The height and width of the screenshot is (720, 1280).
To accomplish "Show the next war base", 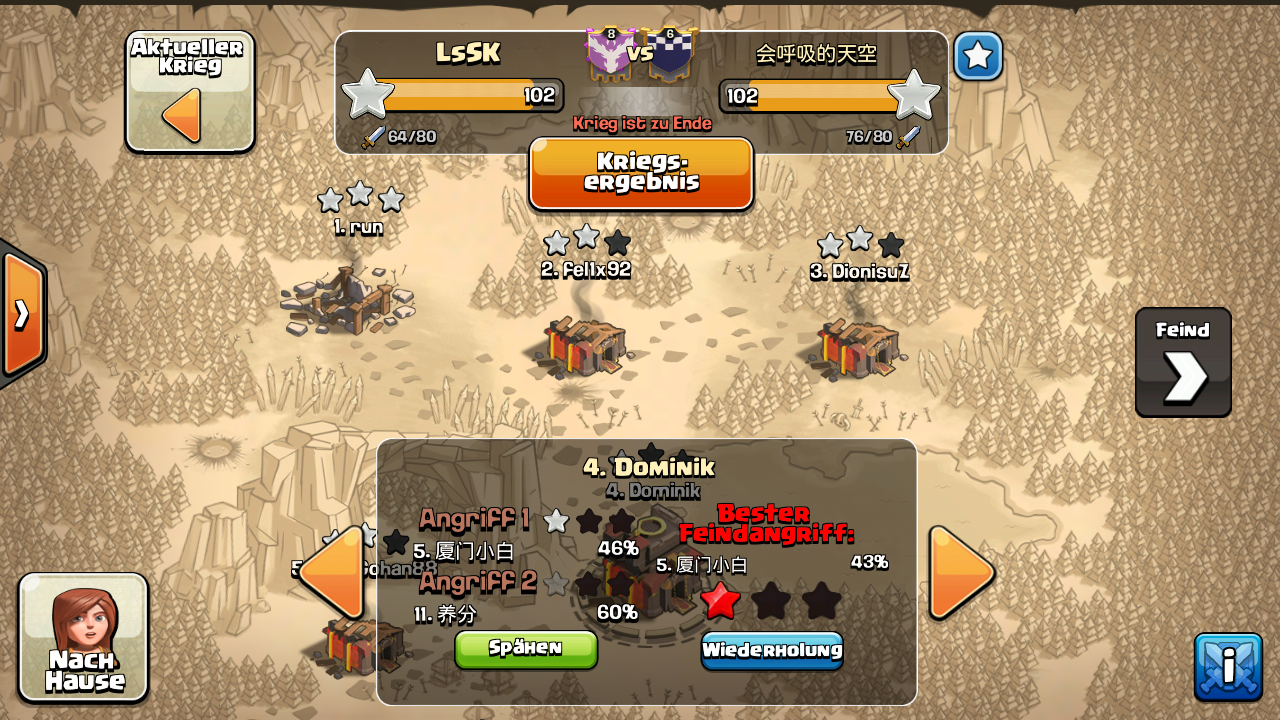I will pos(961,572).
